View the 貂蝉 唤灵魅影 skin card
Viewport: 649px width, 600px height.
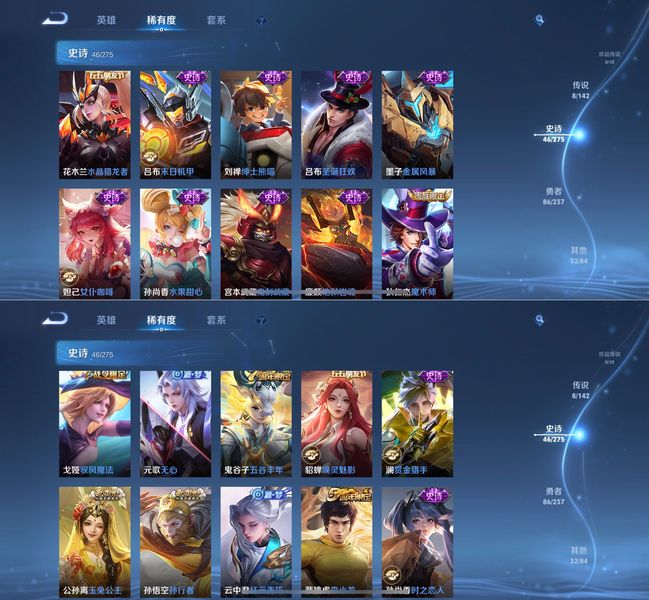(x=336, y=423)
